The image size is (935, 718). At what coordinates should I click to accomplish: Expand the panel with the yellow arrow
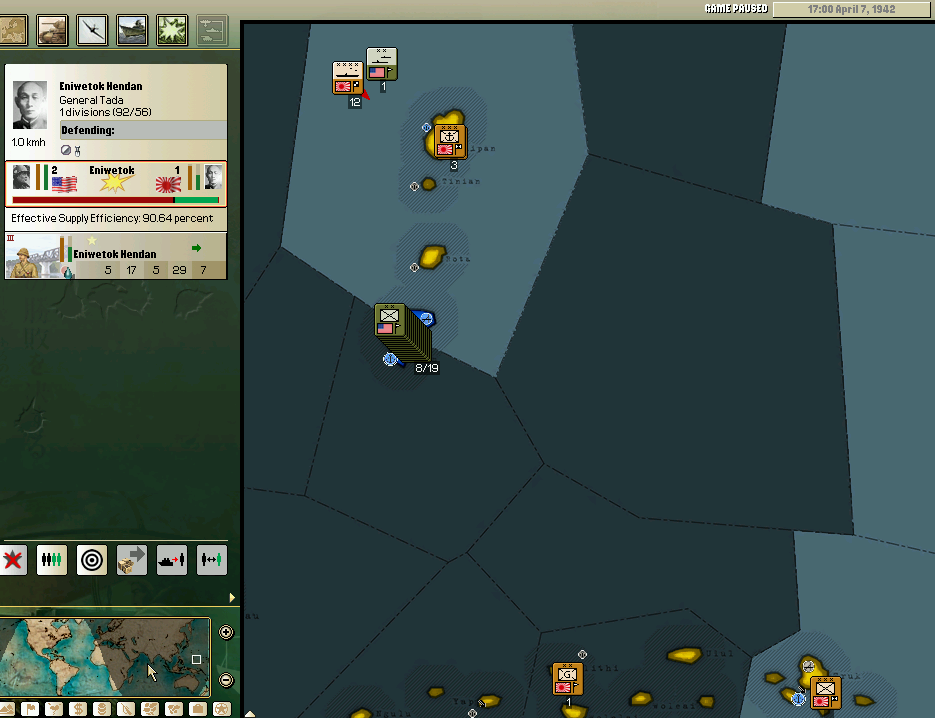233,598
